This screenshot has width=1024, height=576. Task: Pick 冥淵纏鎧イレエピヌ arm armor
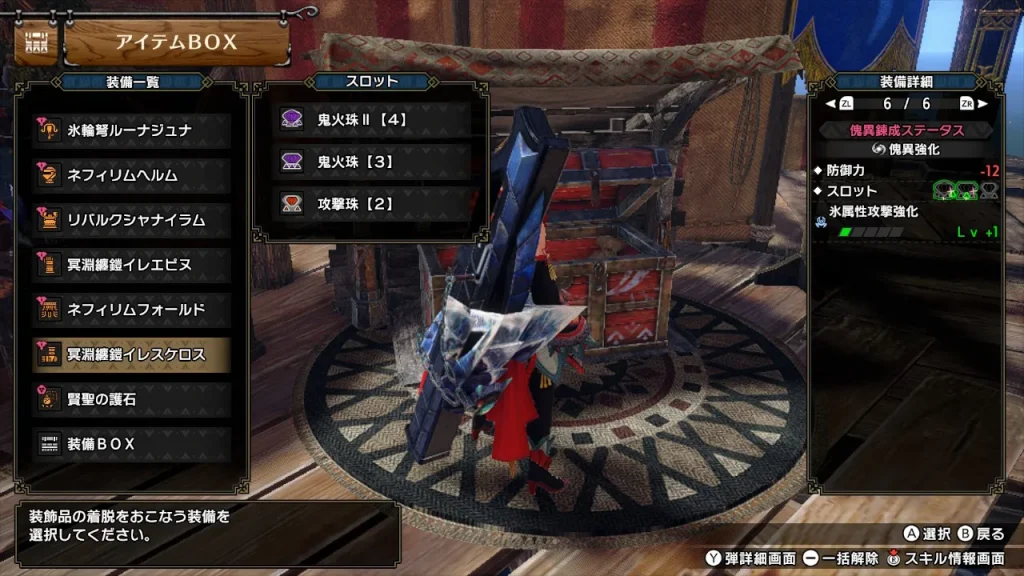[132, 265]
